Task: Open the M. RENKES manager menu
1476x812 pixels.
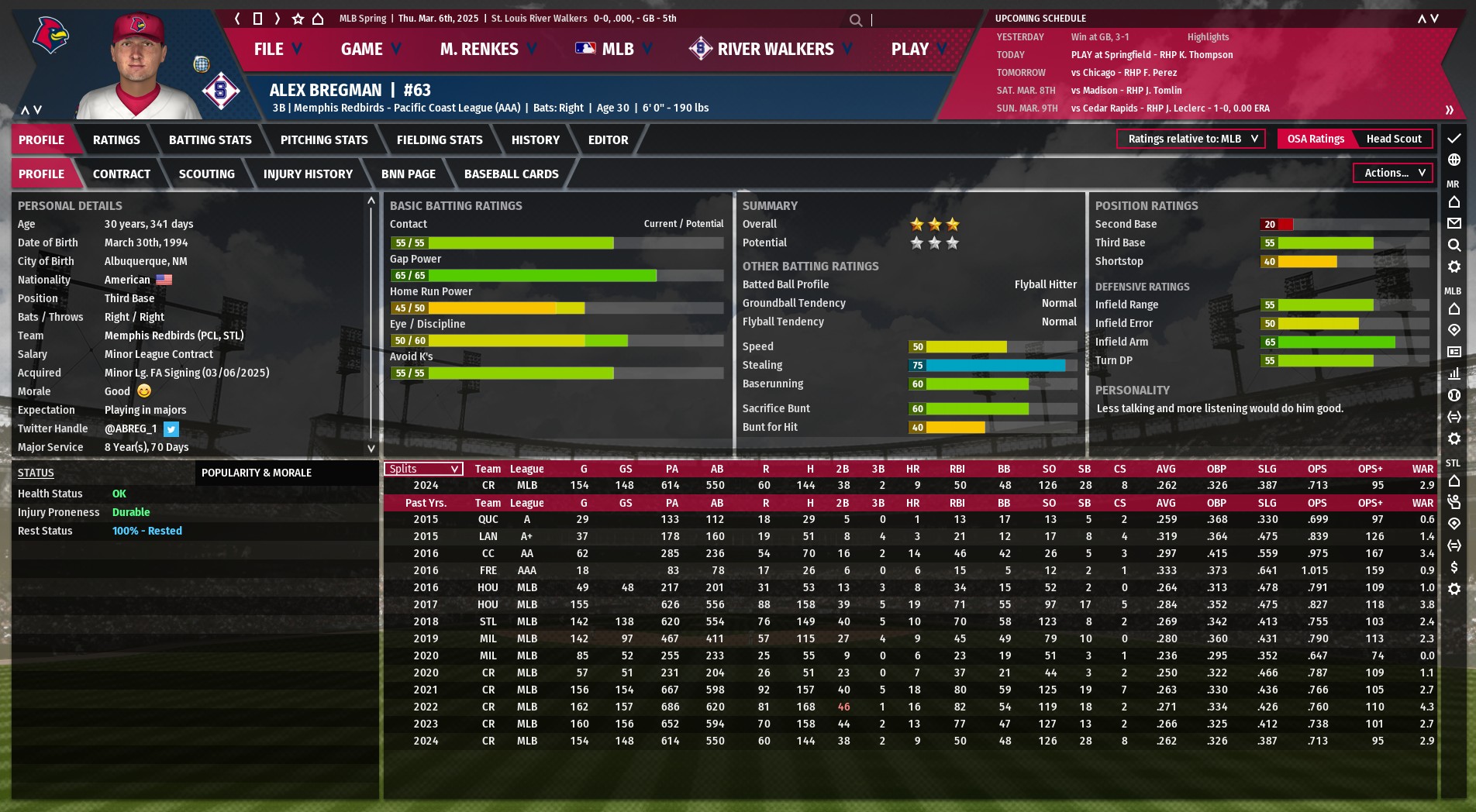Action: click(x=488, y=50)
